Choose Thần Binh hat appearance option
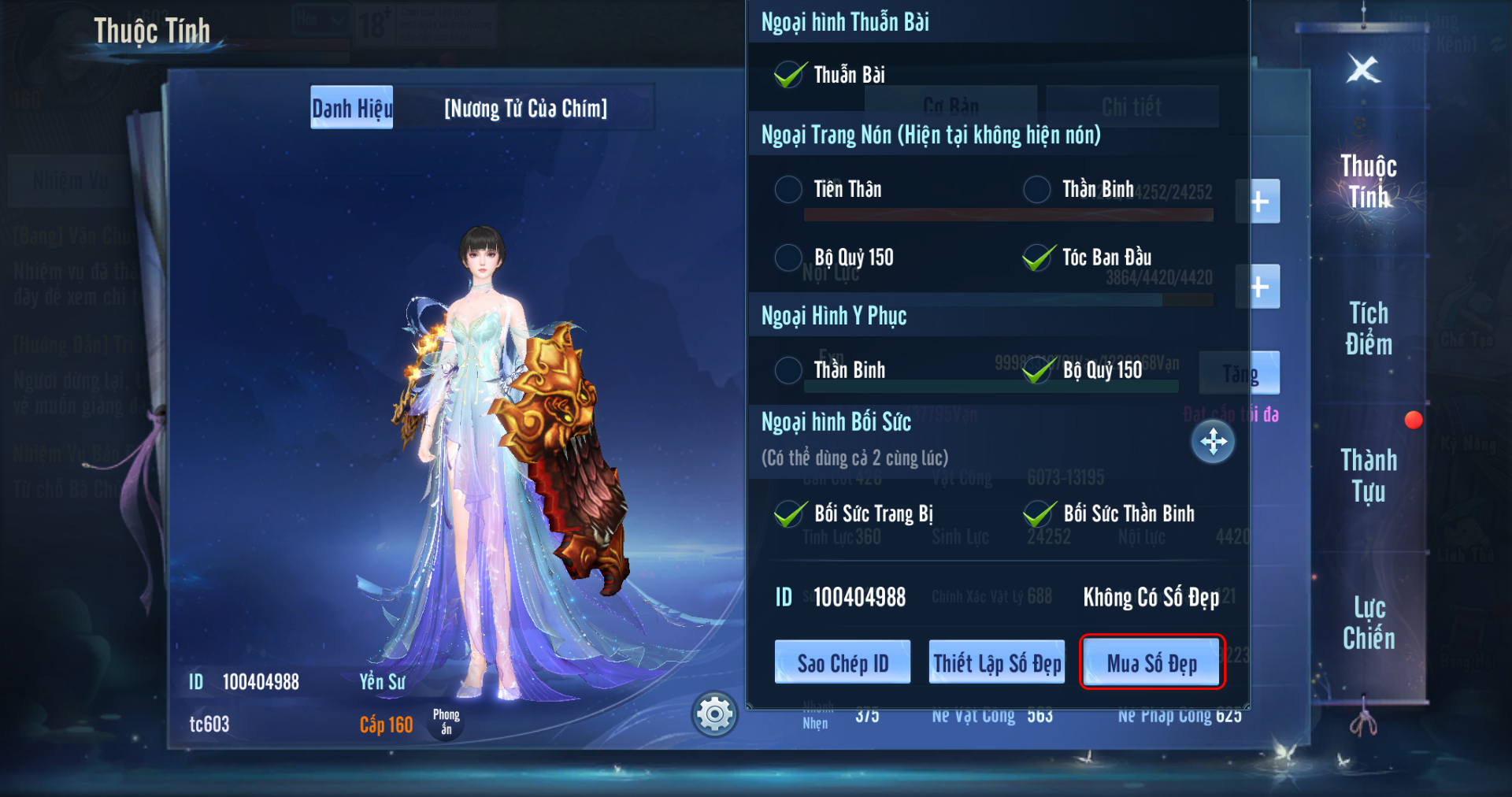Viewport: 1512px width, 797px height. point(1036,189)
